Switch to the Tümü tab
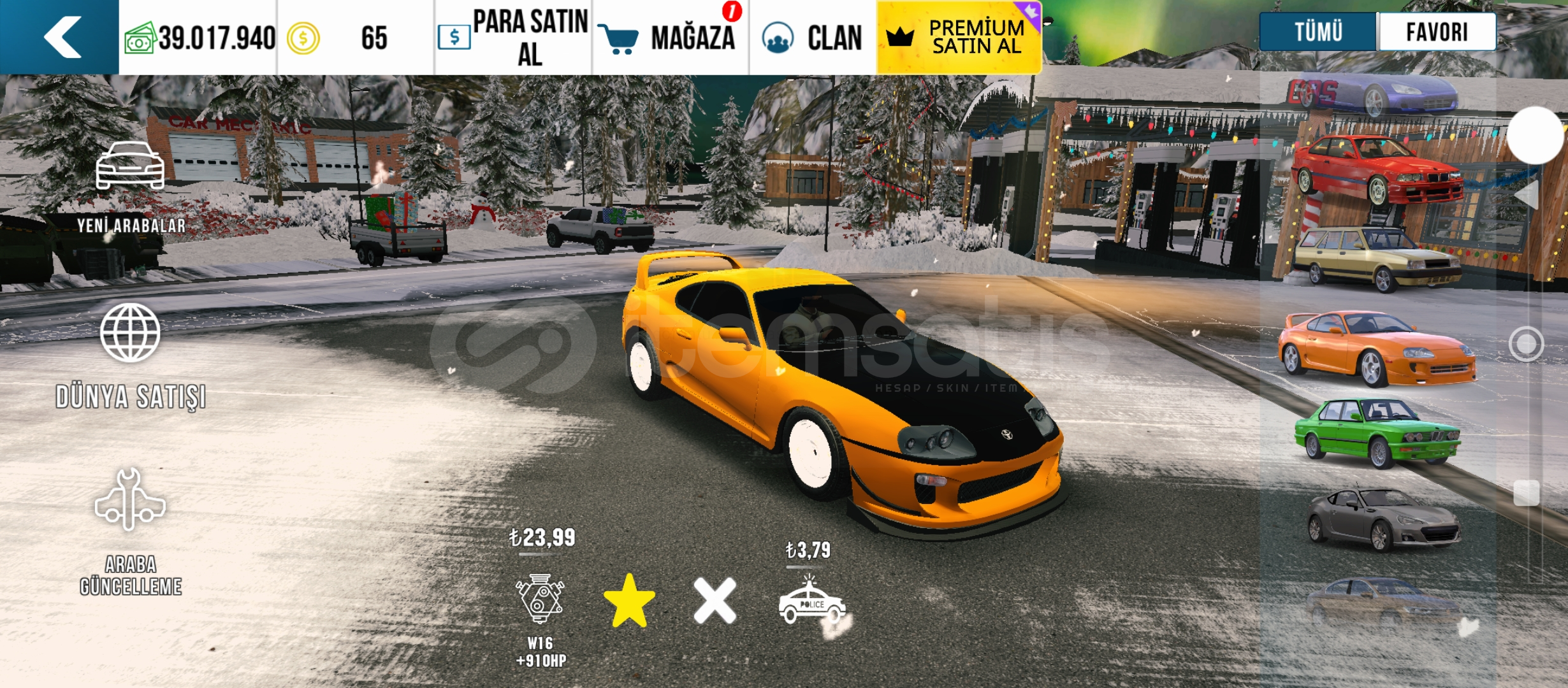The width and height of the screenshot is (1568, 688). click(1318, 31)
